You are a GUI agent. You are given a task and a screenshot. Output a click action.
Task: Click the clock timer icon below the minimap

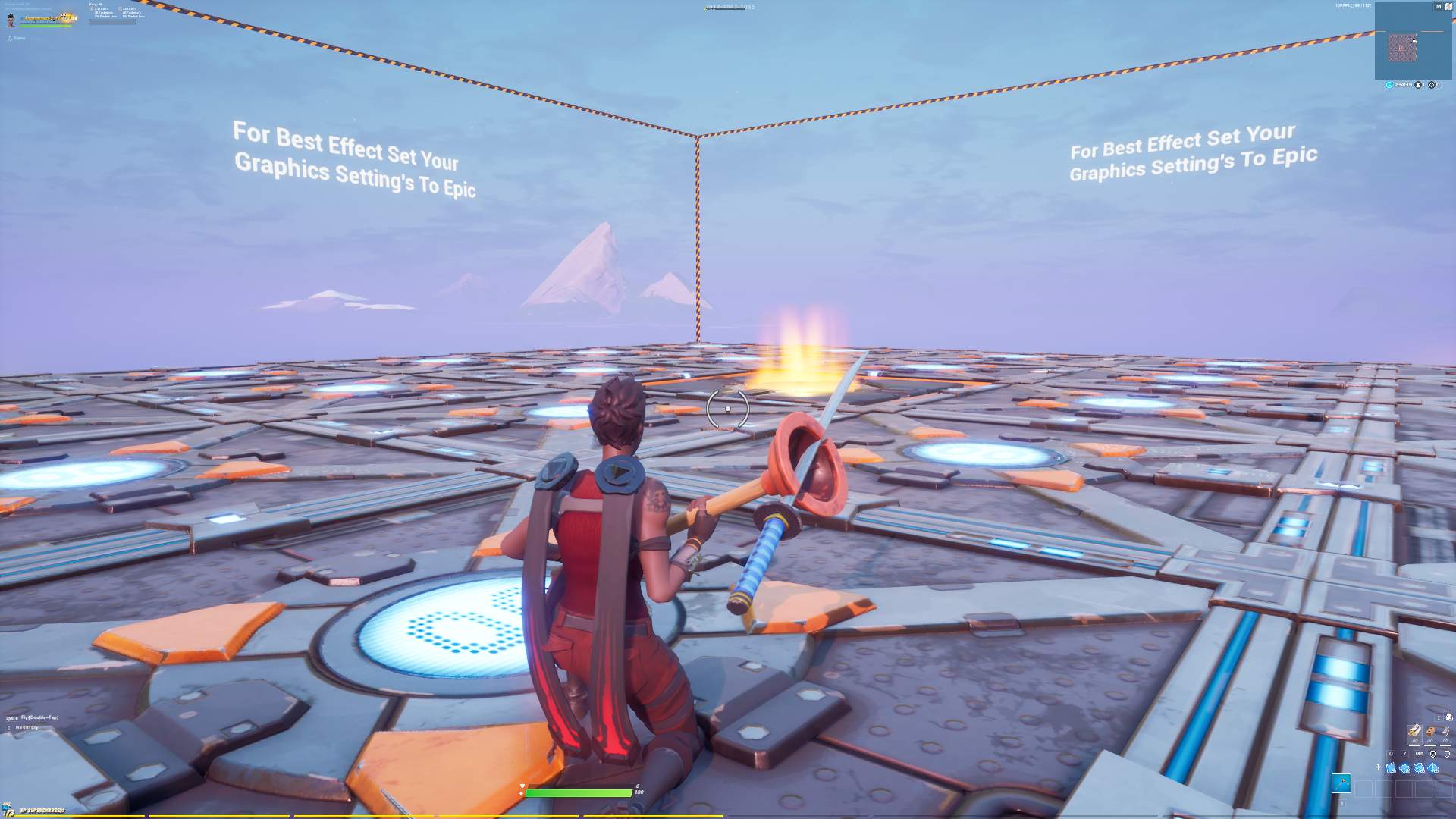[1389, 84]
